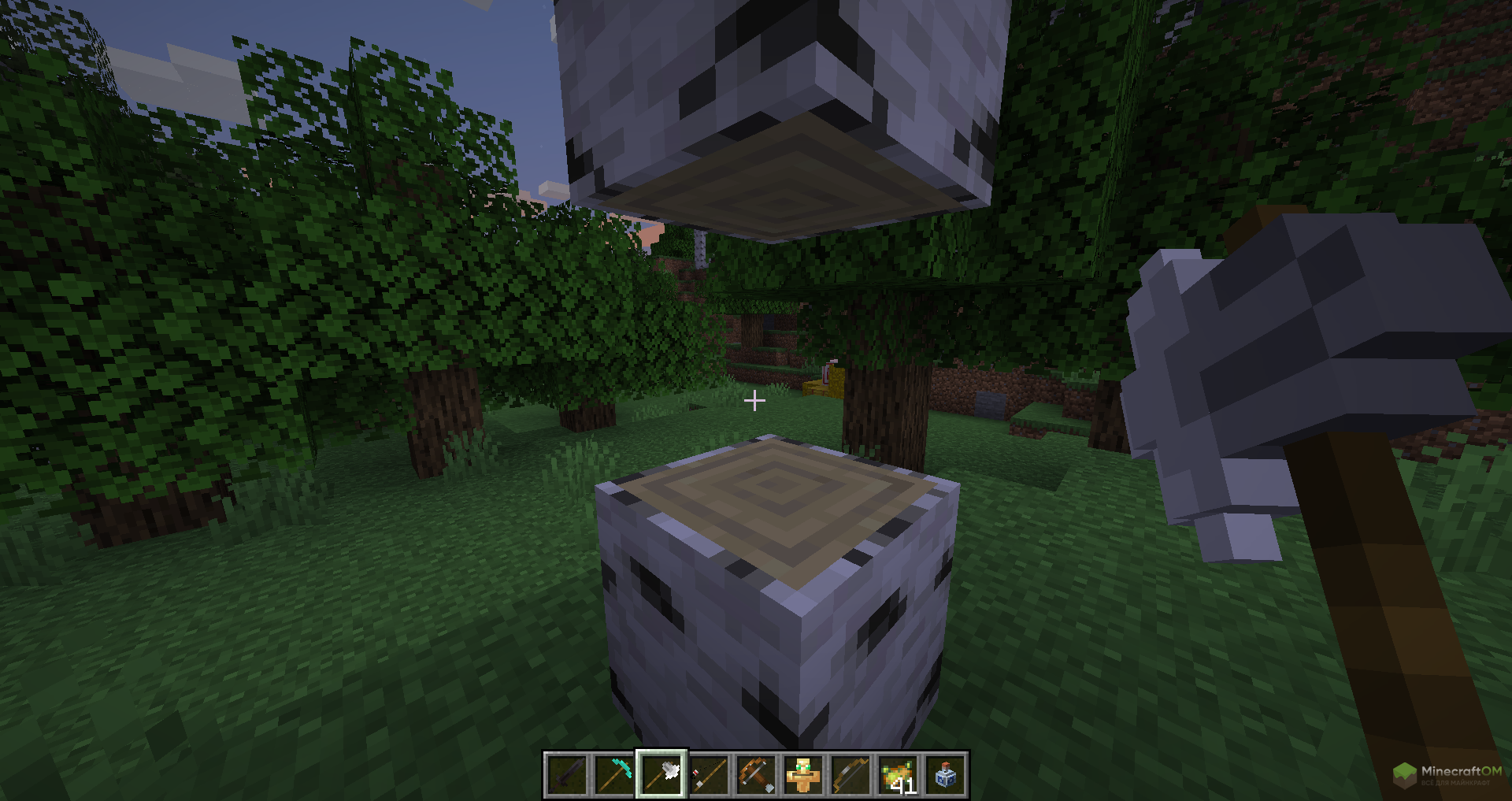Select the crossbow hotbar slot
Screen dimensions: 1512x801
pos(756,775)
